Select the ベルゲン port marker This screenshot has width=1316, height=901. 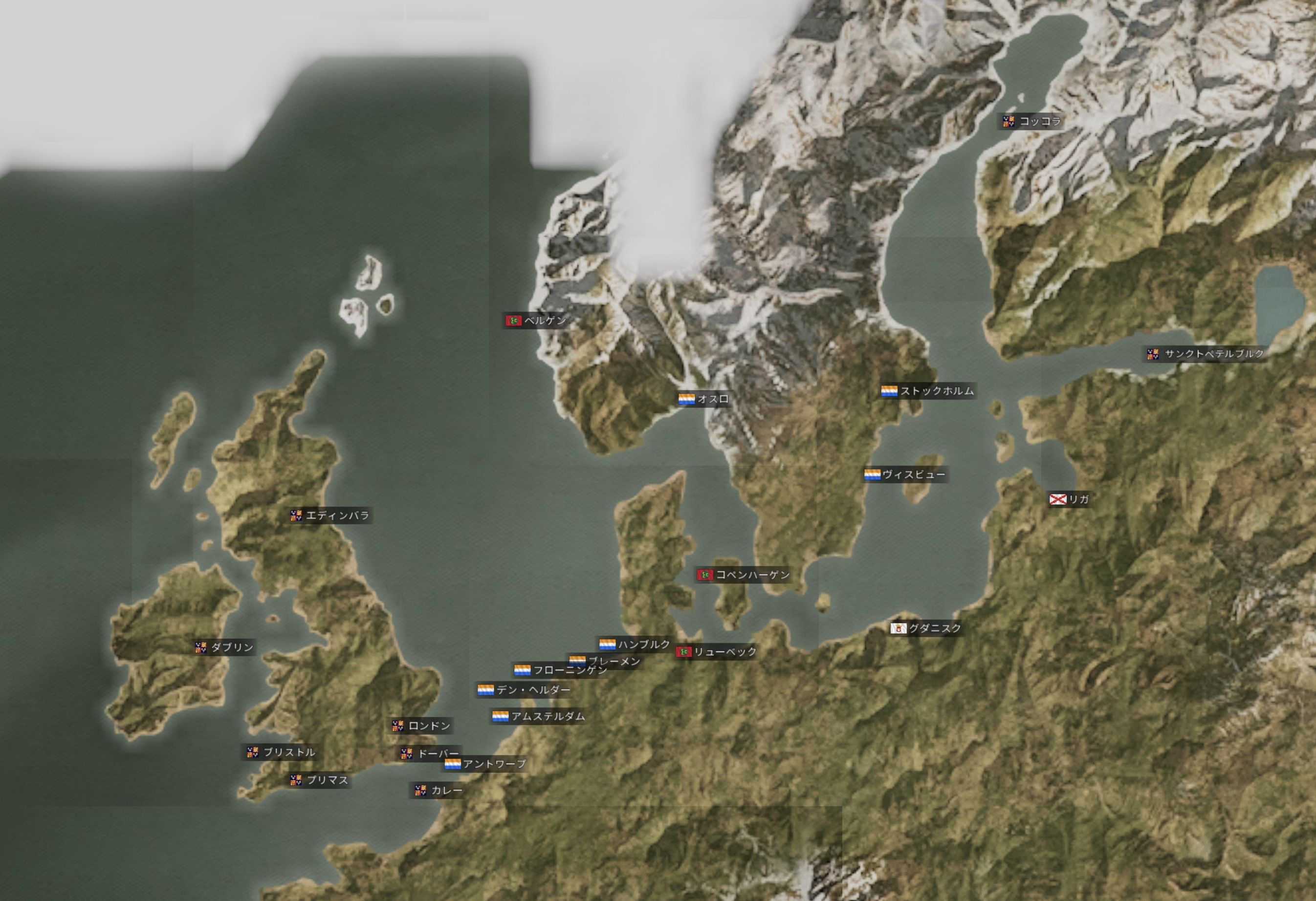coord(536,321)
